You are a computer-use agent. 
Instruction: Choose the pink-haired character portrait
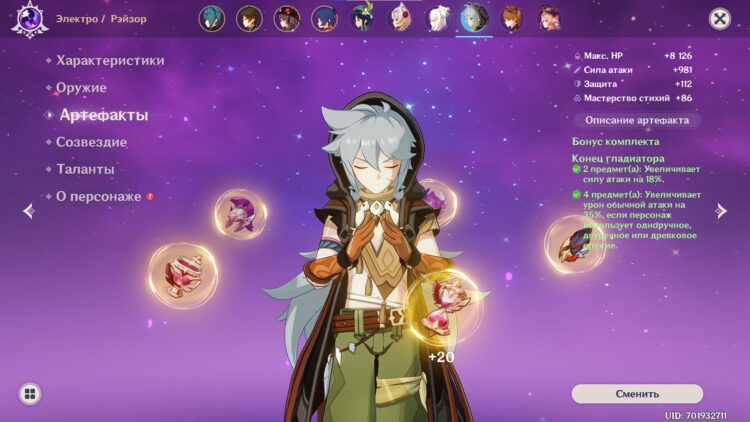point(549,18)
